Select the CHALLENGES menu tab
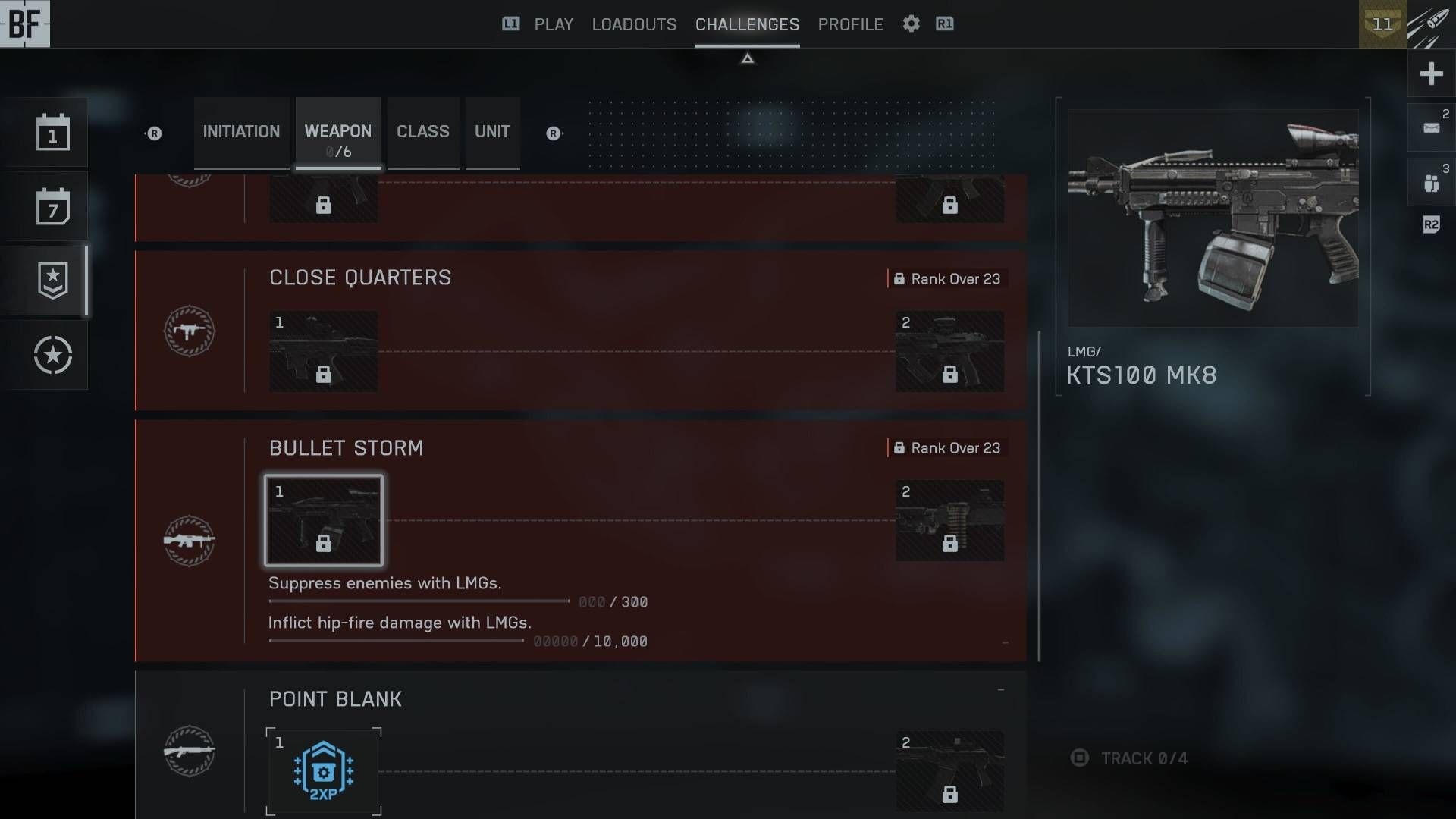Image resolution: width=1456 pixels, height=819 pixels. [747, 24]
